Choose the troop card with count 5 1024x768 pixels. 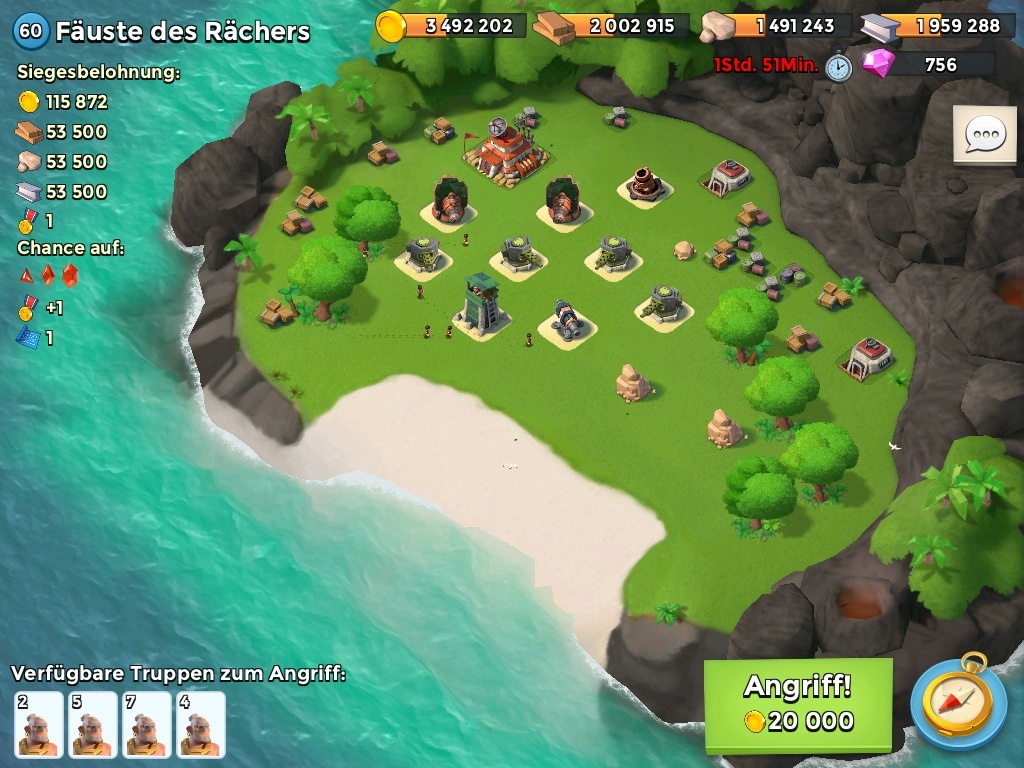pyautogui.click(x=93, y=724)
